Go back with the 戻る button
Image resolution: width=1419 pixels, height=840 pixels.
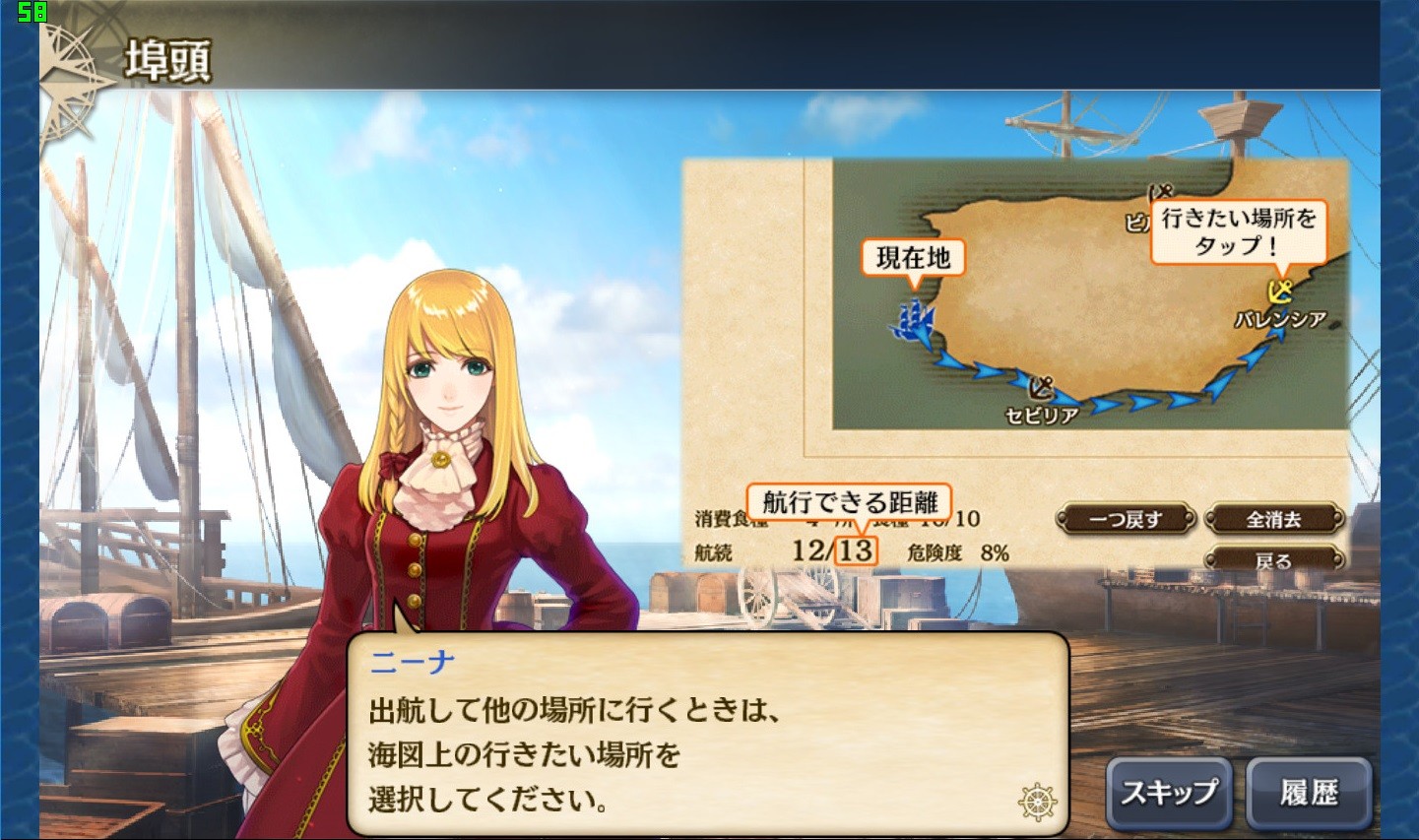pyautogui.click(x=1274, y=561)
